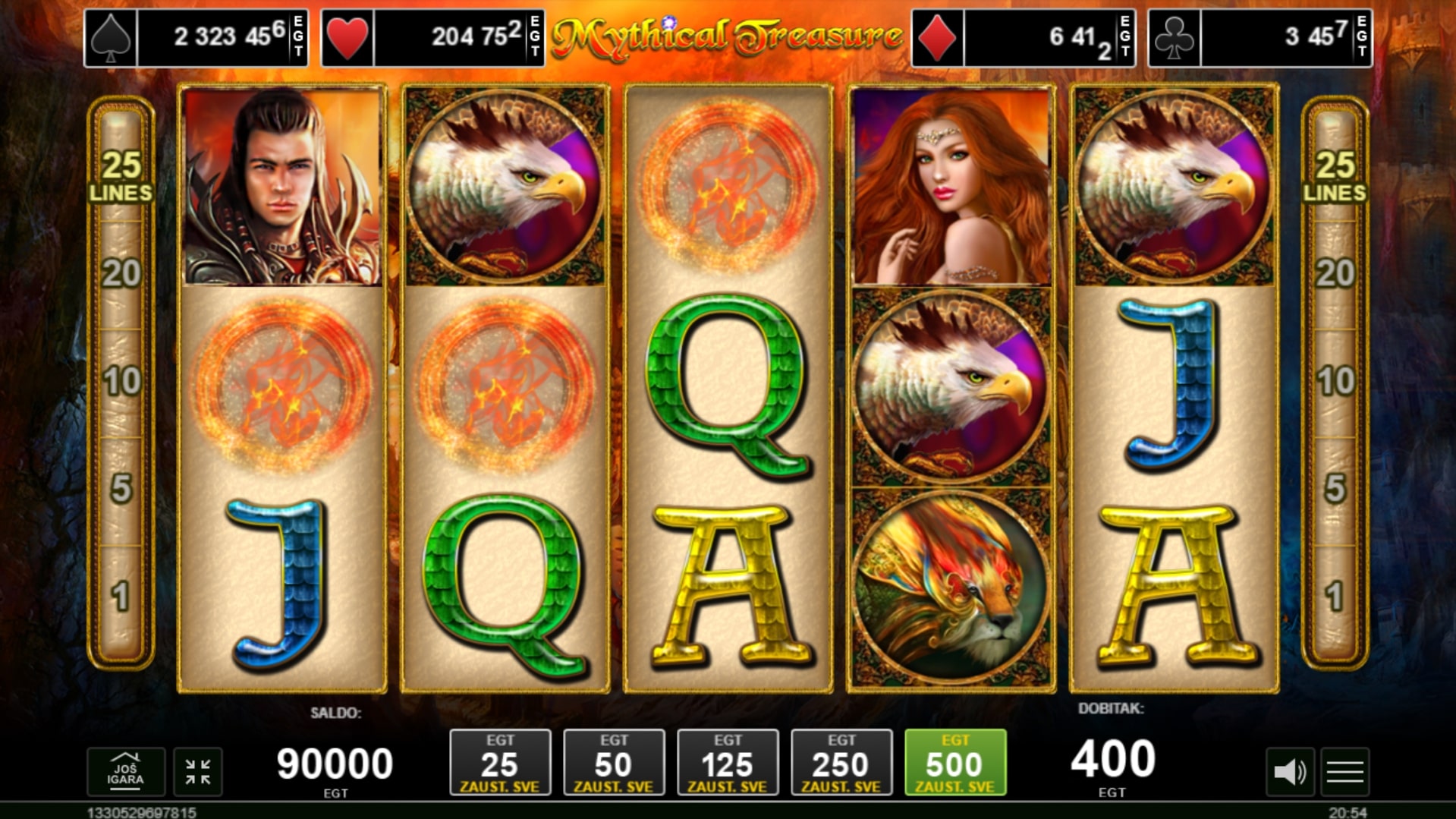
Task: Toggle the sound speaker icon
Action: (1289, 772)
